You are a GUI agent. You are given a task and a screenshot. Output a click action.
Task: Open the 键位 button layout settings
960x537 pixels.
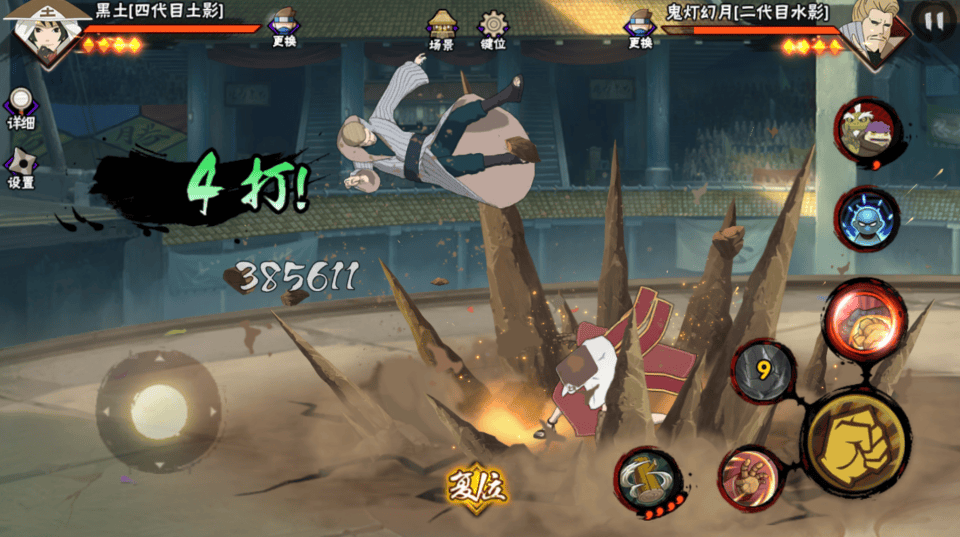(492, 29)
